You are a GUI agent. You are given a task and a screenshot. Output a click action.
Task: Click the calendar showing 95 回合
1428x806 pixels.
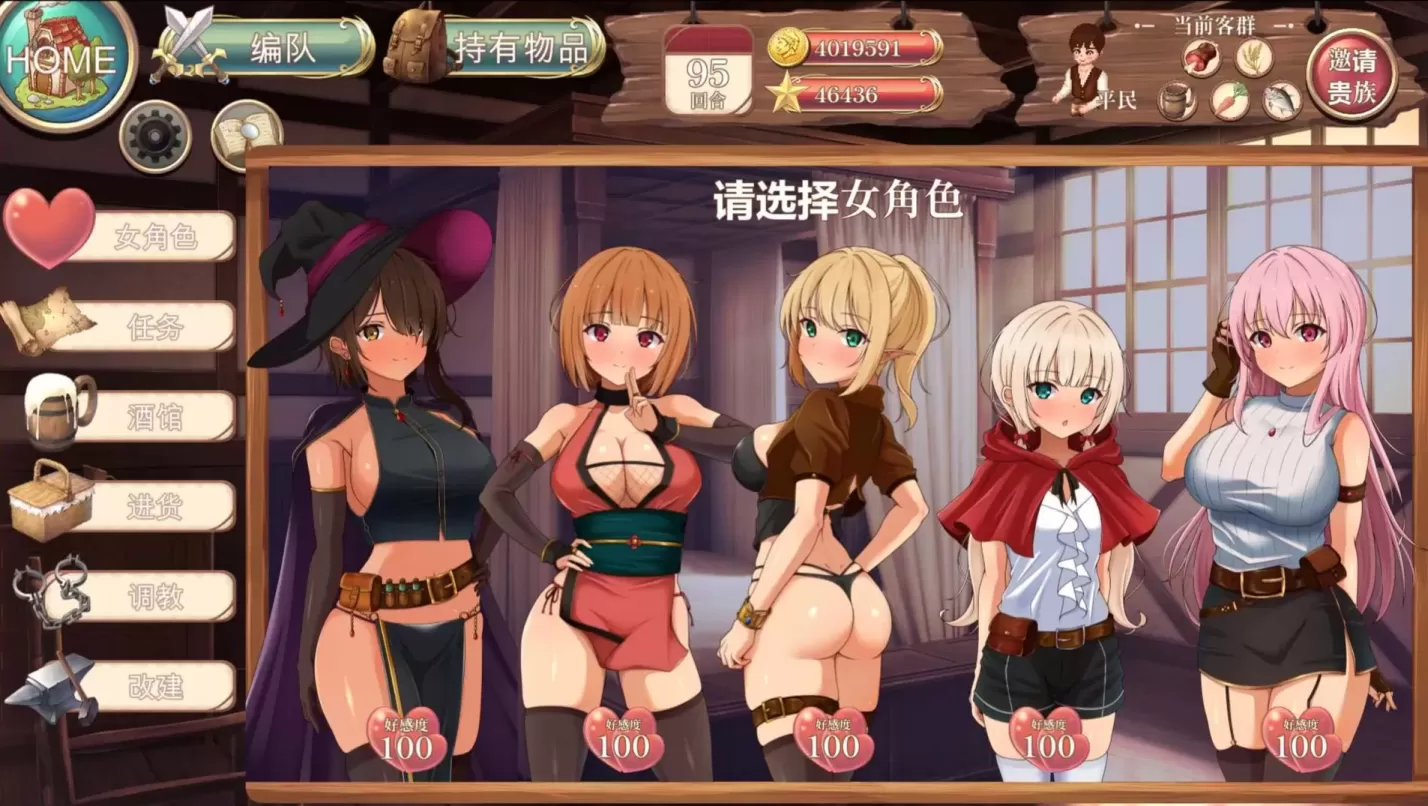710,68
